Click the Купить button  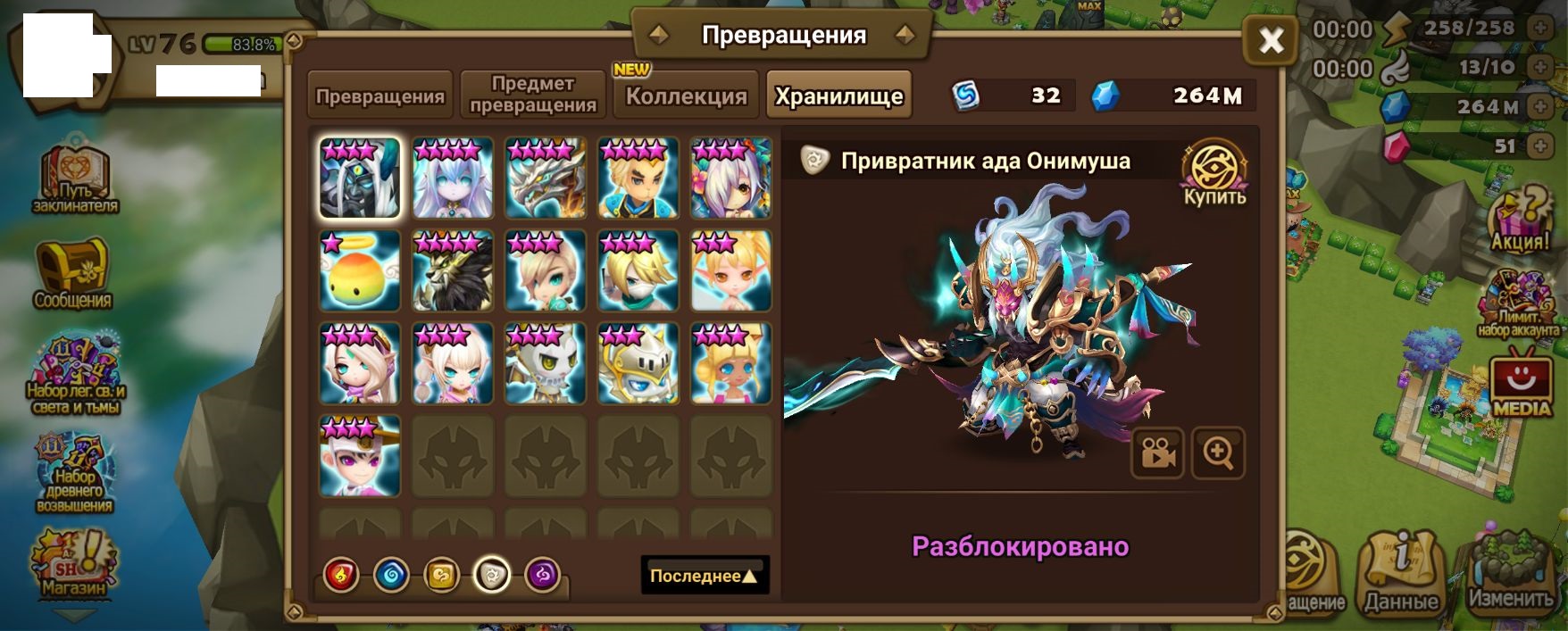point(1214,174)
